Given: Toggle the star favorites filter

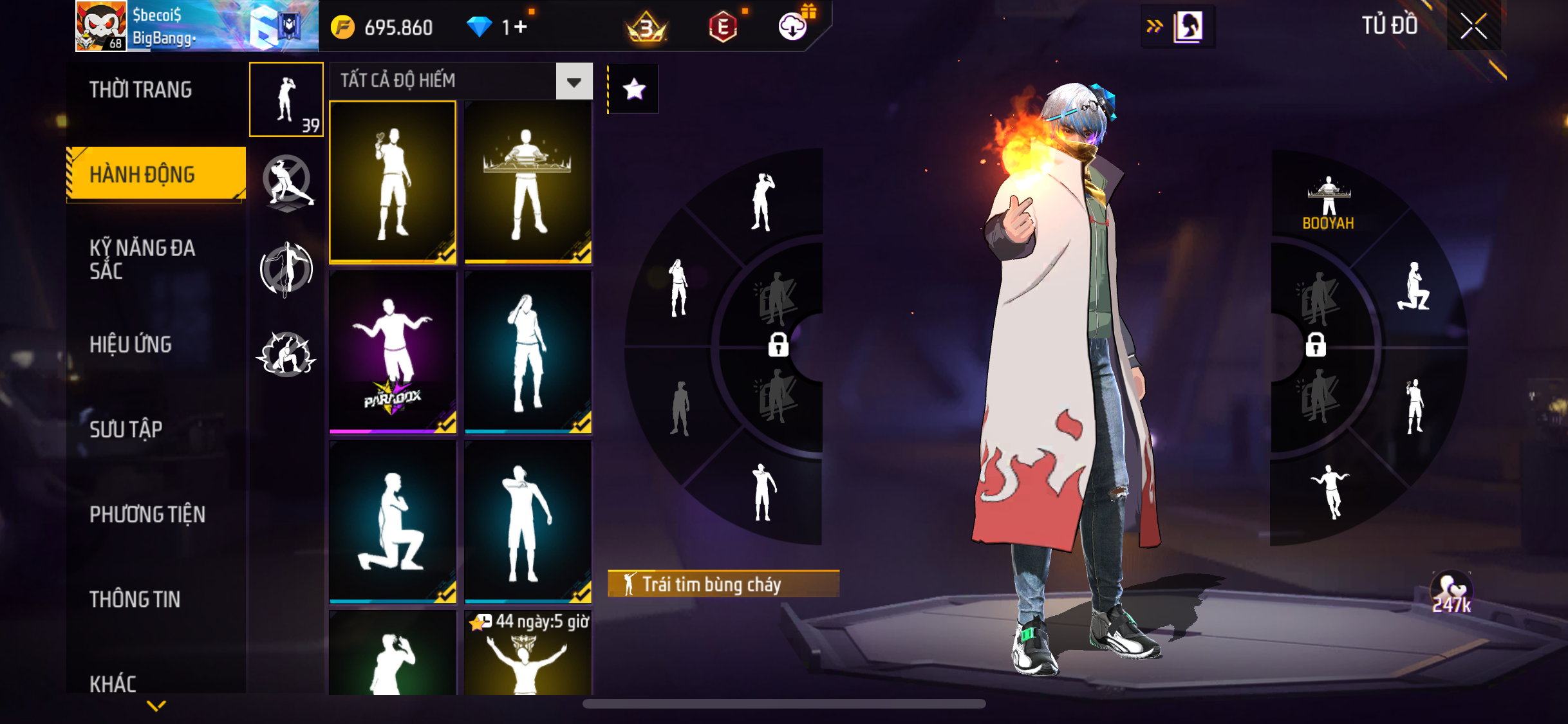Looking at the screenshot, I should tap(634, 89).
